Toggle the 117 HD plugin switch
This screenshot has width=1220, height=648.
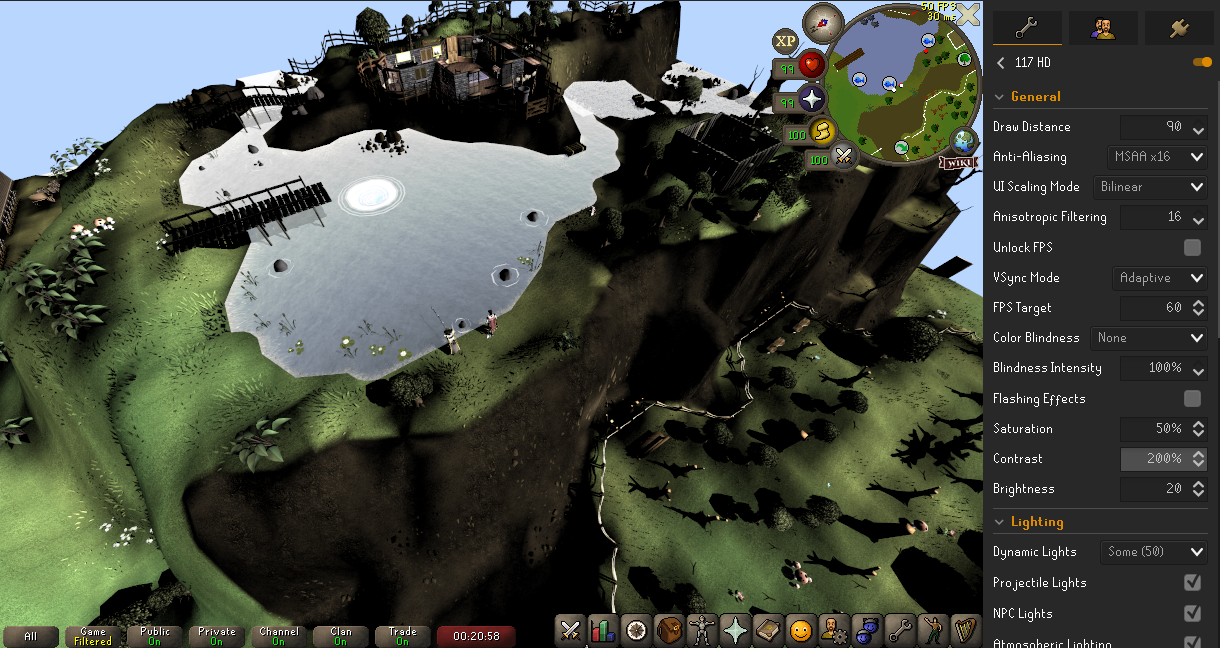pos(1202,62)
